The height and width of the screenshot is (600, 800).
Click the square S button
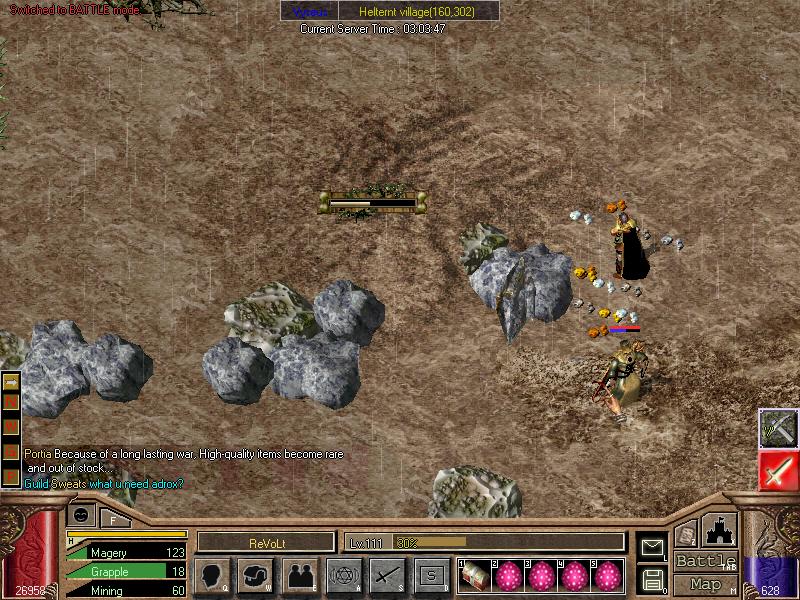pyautogui.click(x=431, y=575)
